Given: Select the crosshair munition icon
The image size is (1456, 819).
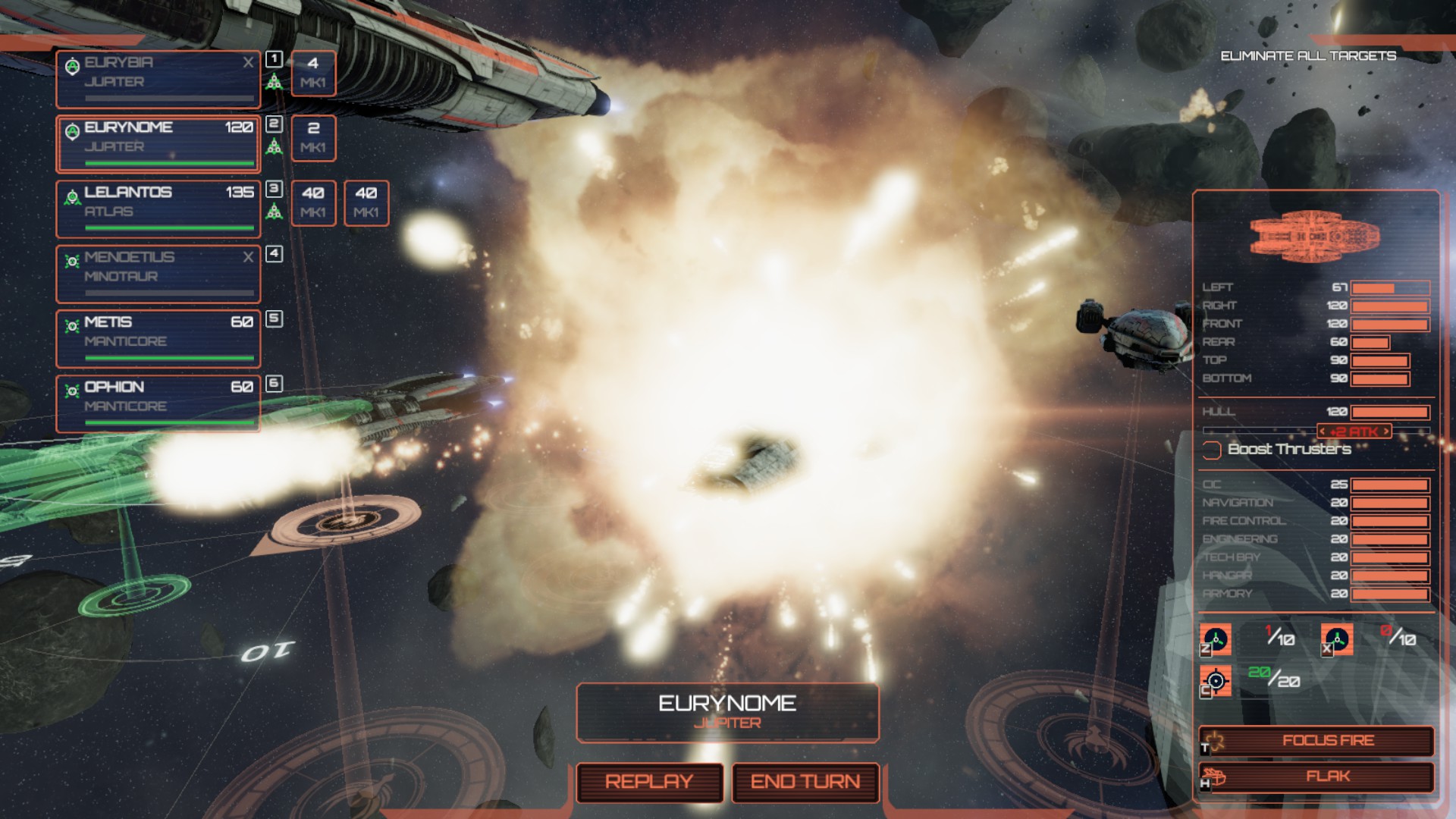Looking at the screenshot, I should tap(1215, 680).
